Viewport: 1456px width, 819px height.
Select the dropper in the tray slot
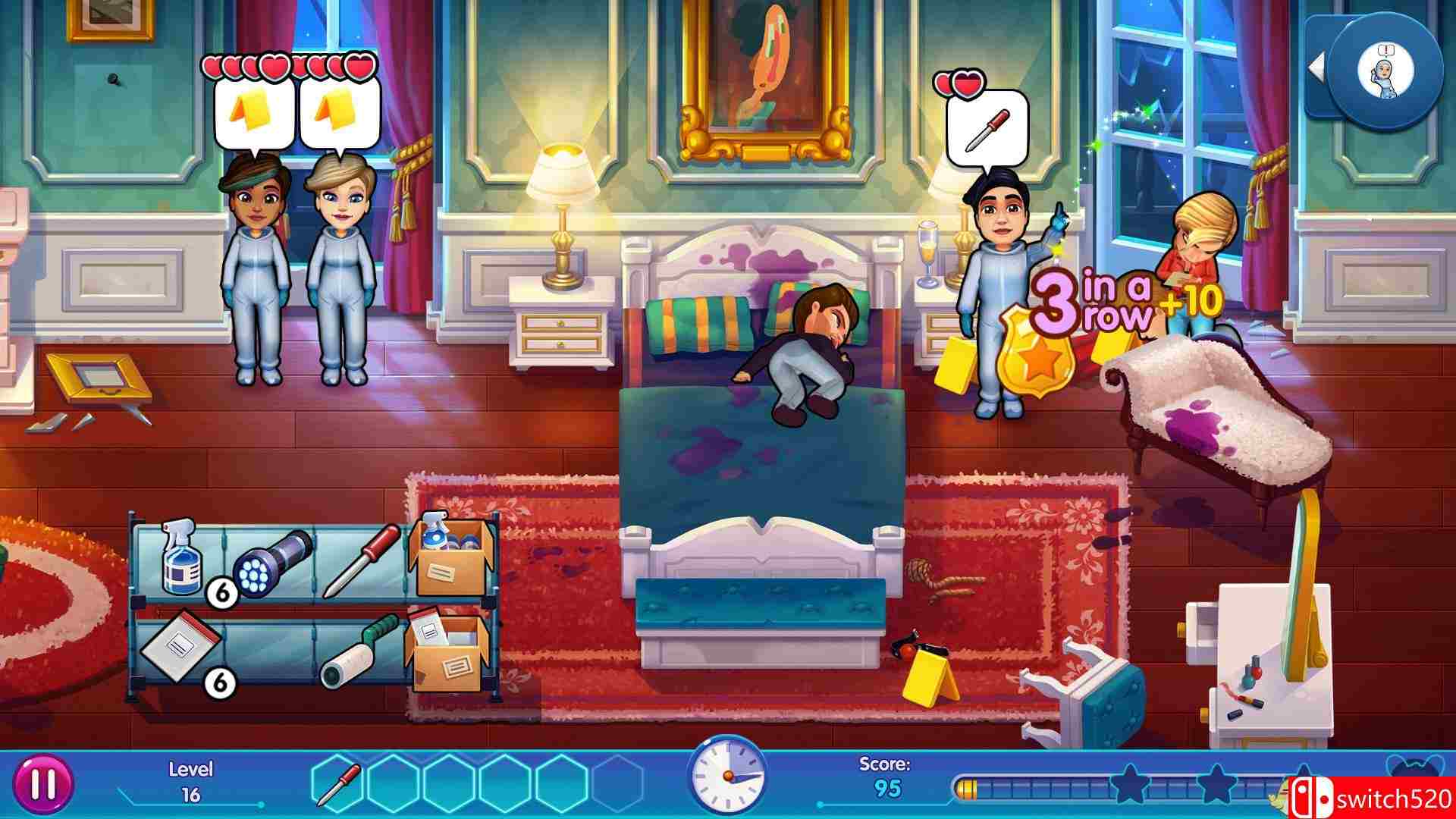[x=338, y=784]
